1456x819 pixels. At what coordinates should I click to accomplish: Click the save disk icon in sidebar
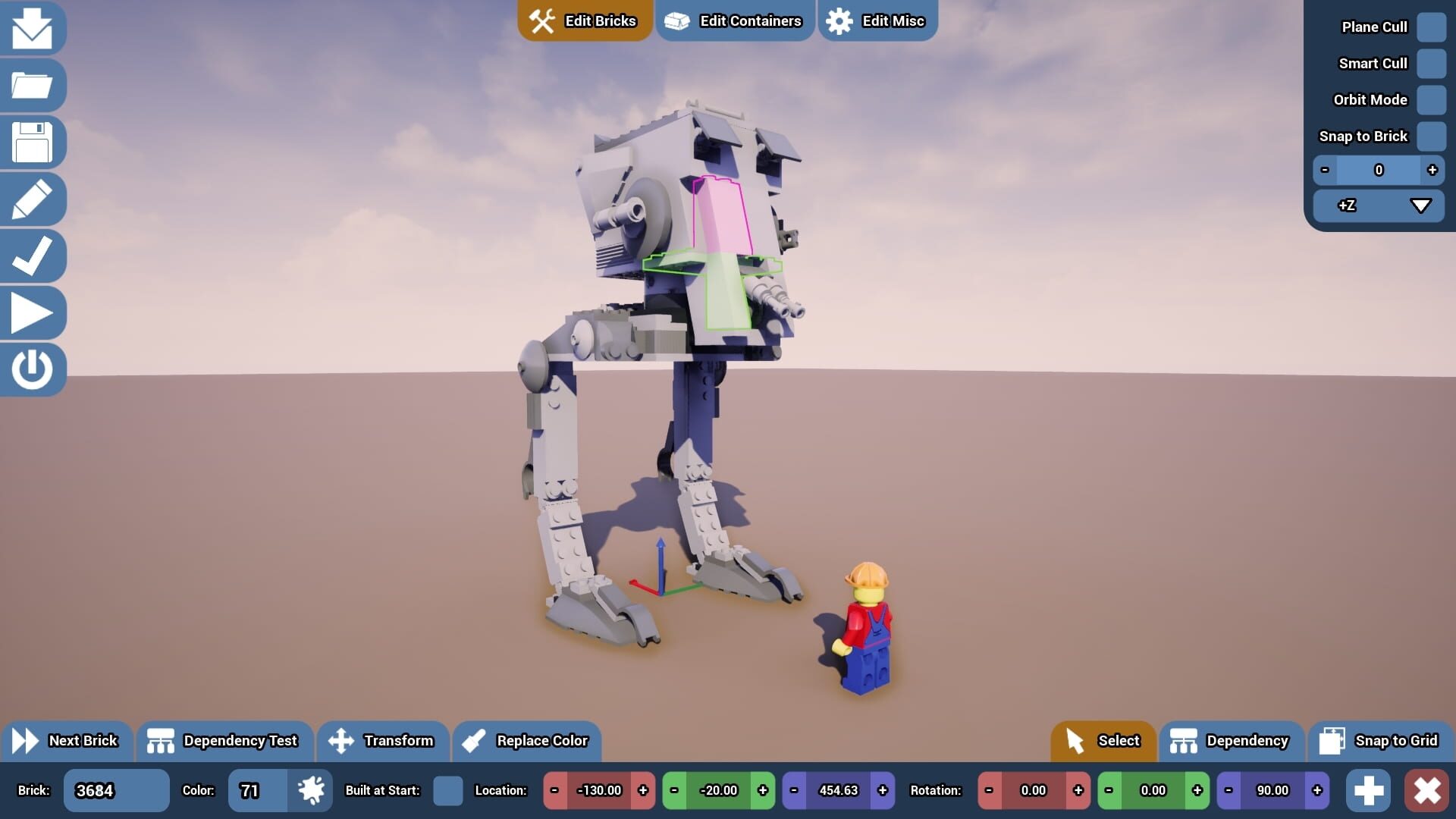pyautogui.click(x=33, y=142)
